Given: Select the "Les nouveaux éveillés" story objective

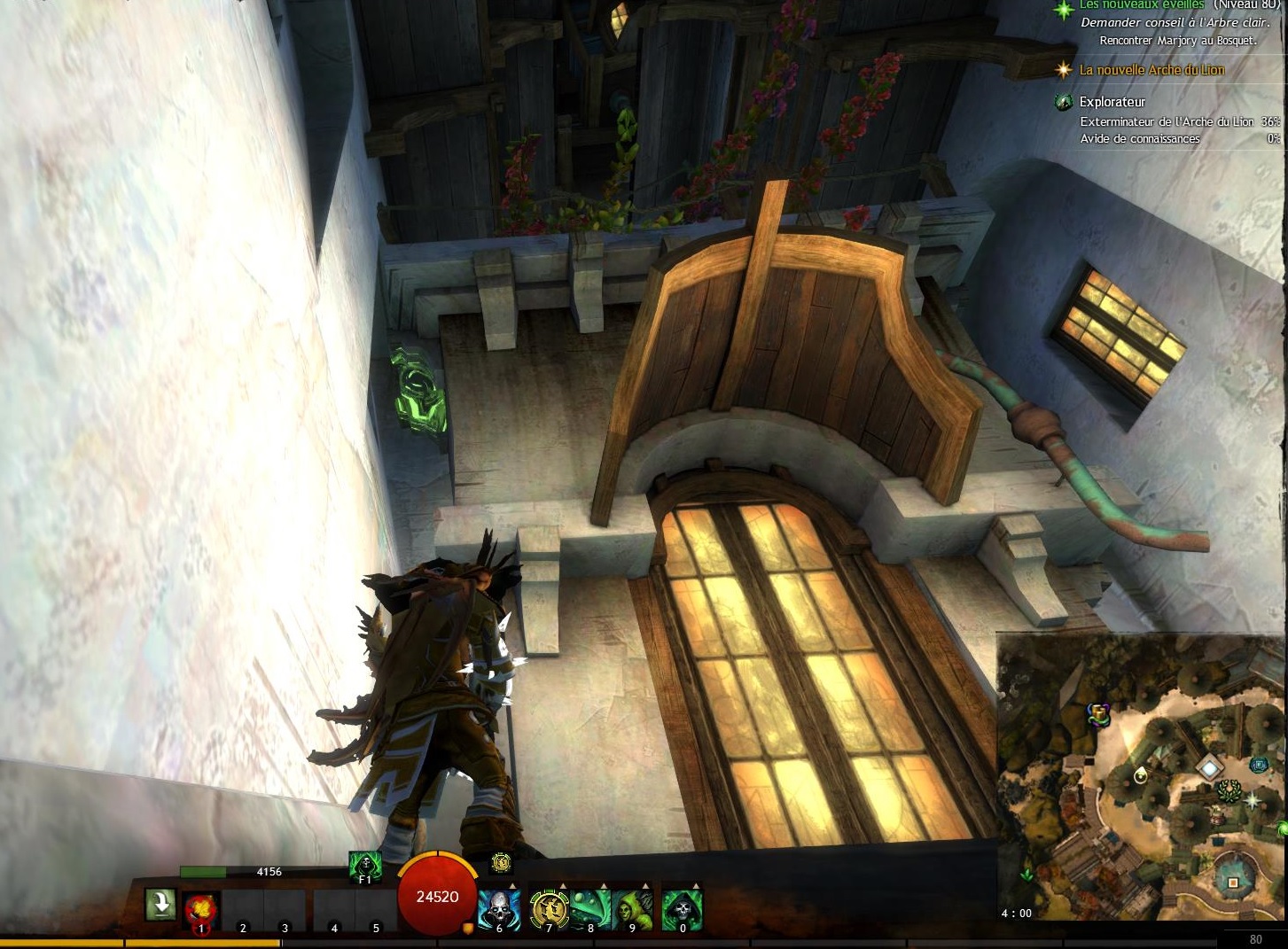Looking at the screenshot, I should tap(1141, 5).
